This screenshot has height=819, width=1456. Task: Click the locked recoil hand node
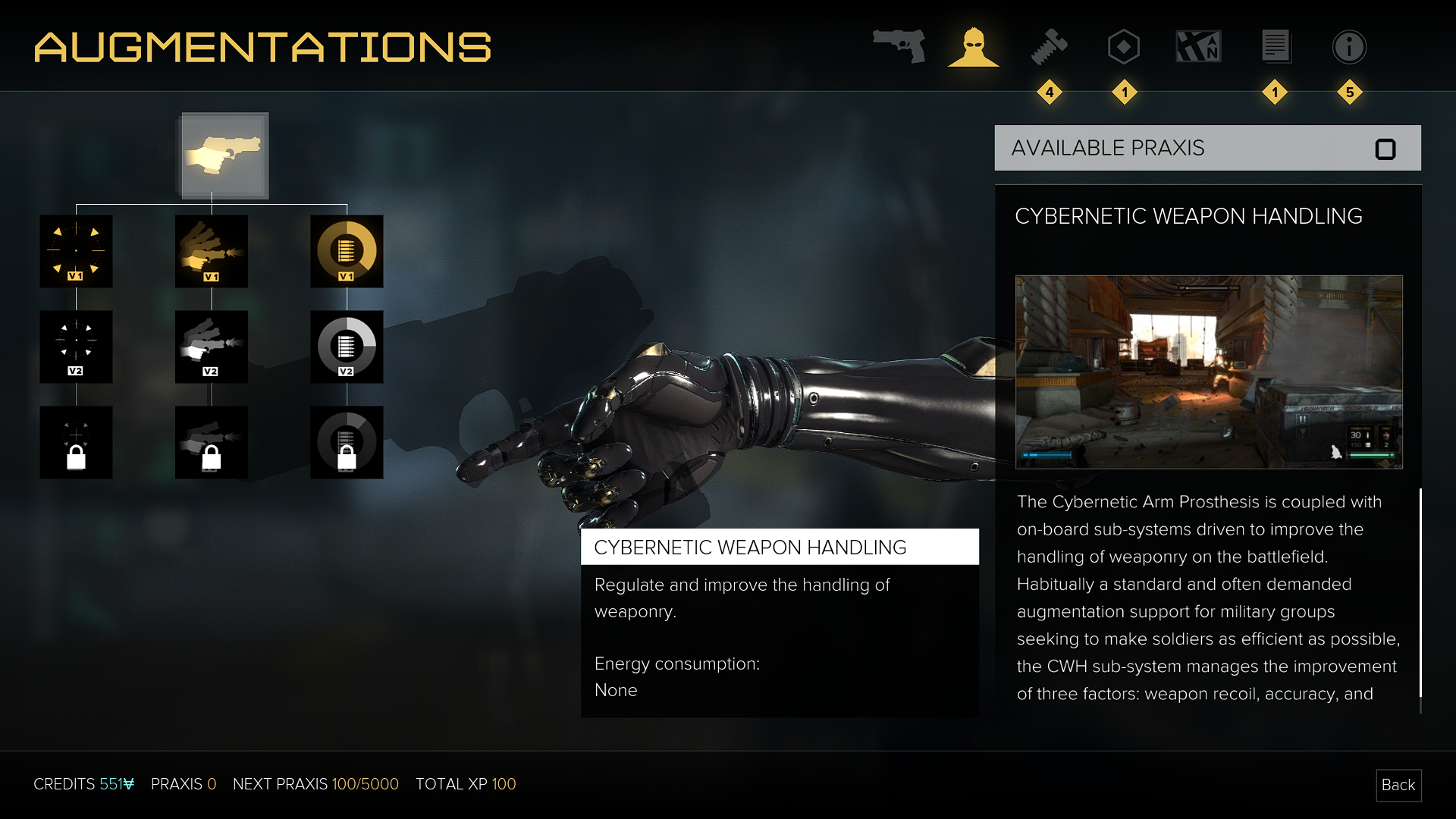212,442
